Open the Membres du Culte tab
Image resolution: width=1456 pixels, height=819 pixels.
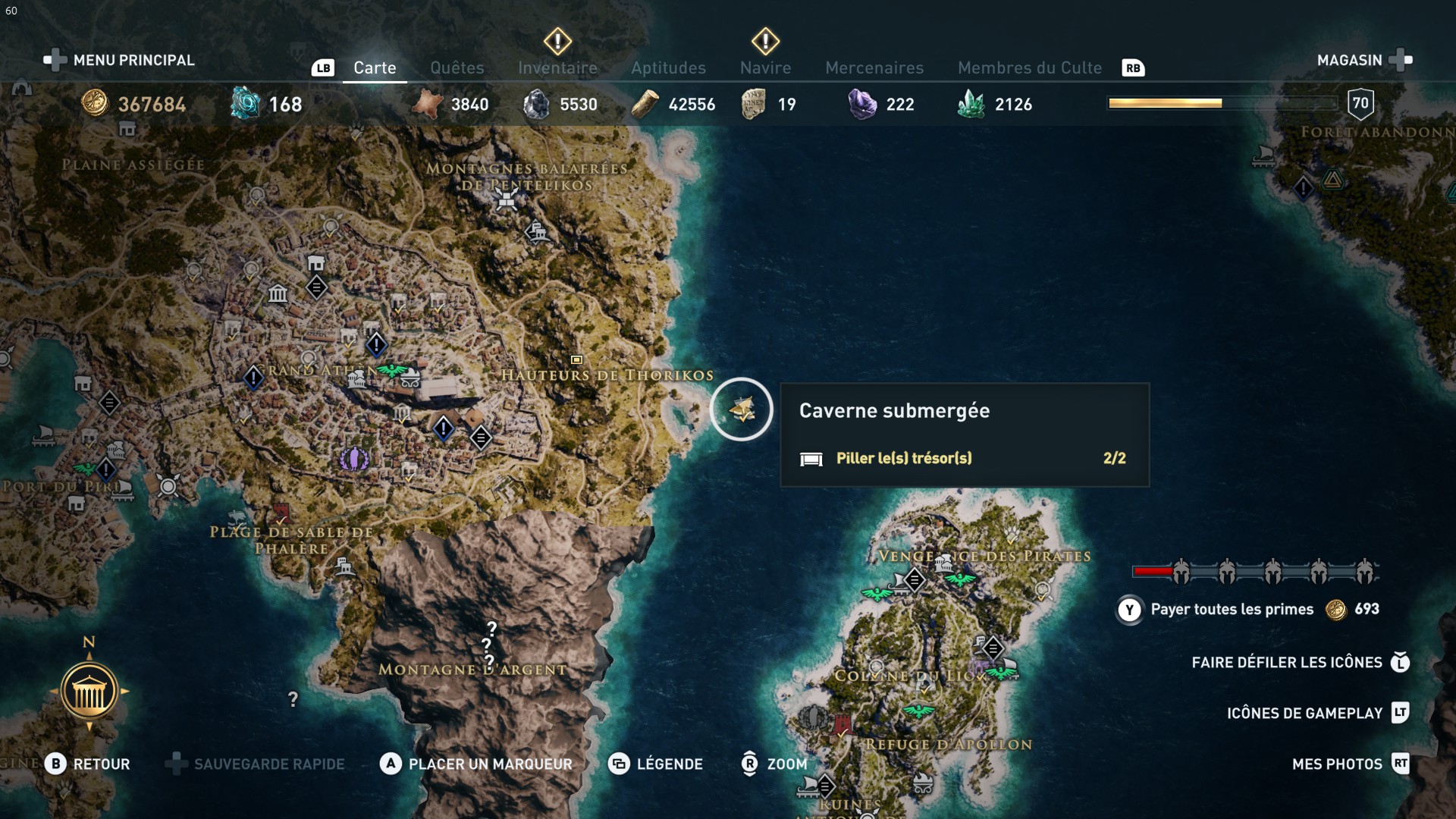tap(1029, 67)
